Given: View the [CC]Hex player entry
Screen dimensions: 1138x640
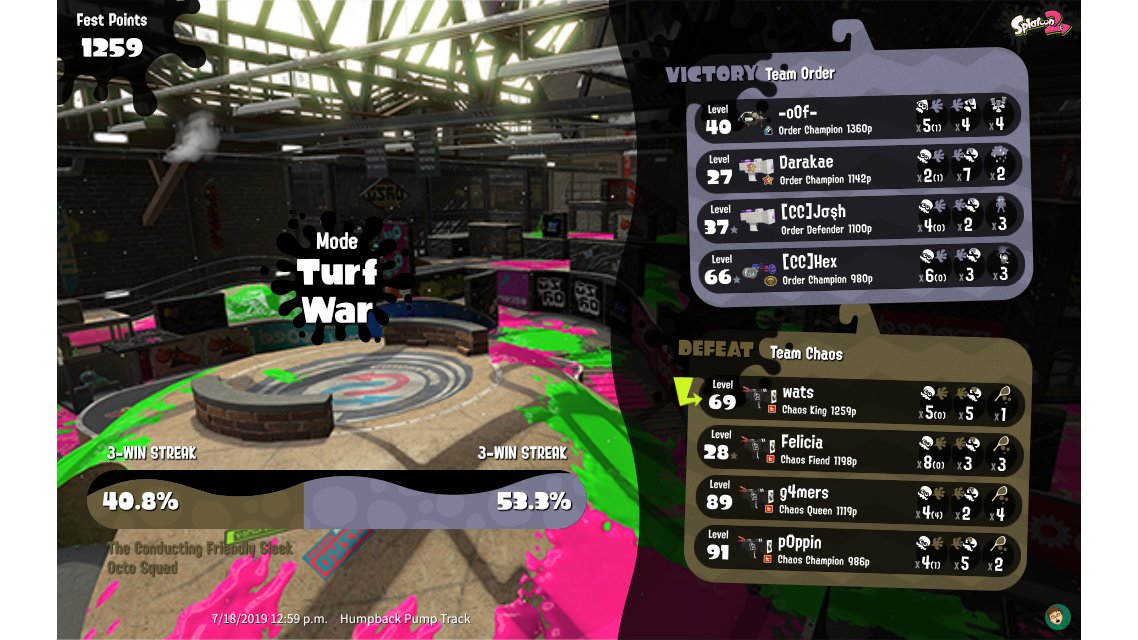Looking at the screenshot, I should click(x=860, y=267).
